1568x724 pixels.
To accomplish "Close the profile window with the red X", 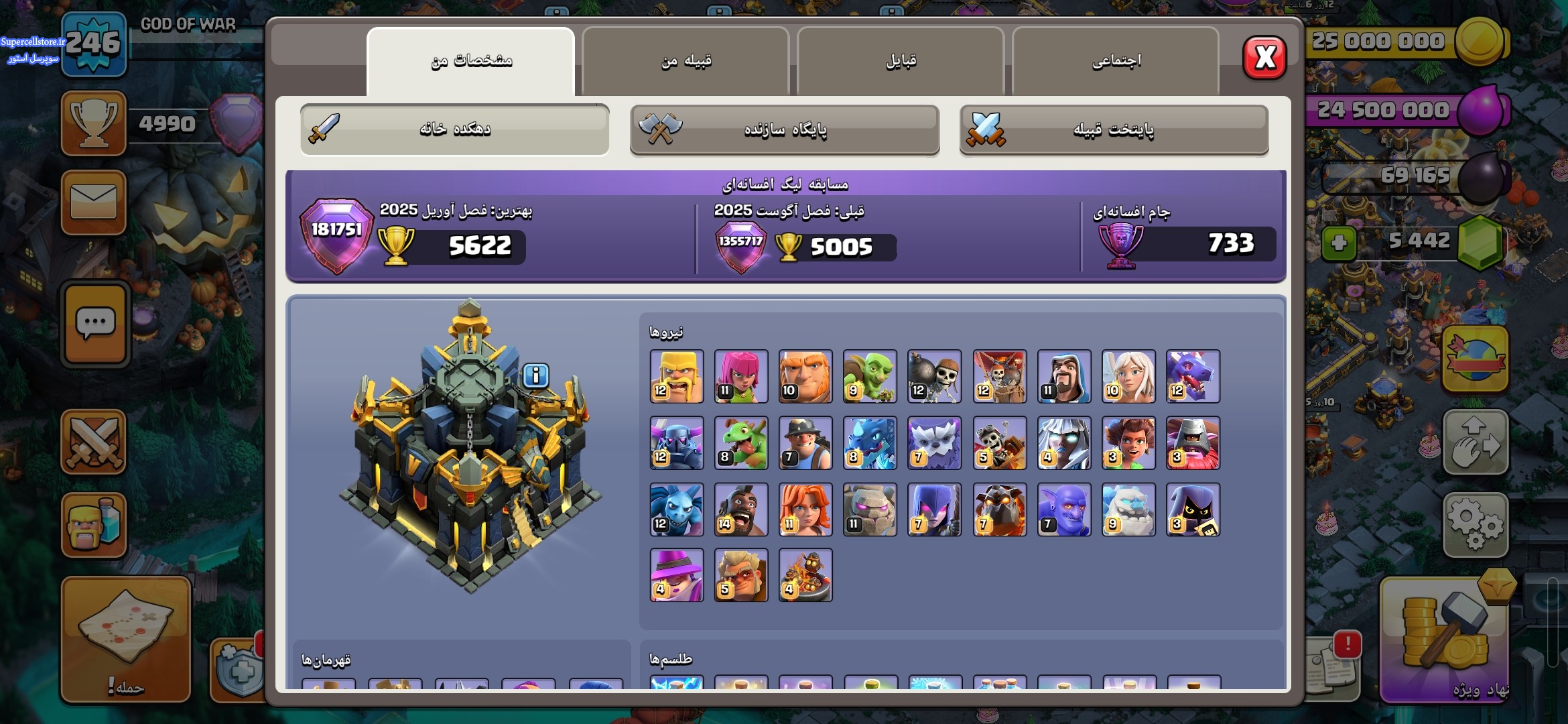I will click(x=1264, y=58).
